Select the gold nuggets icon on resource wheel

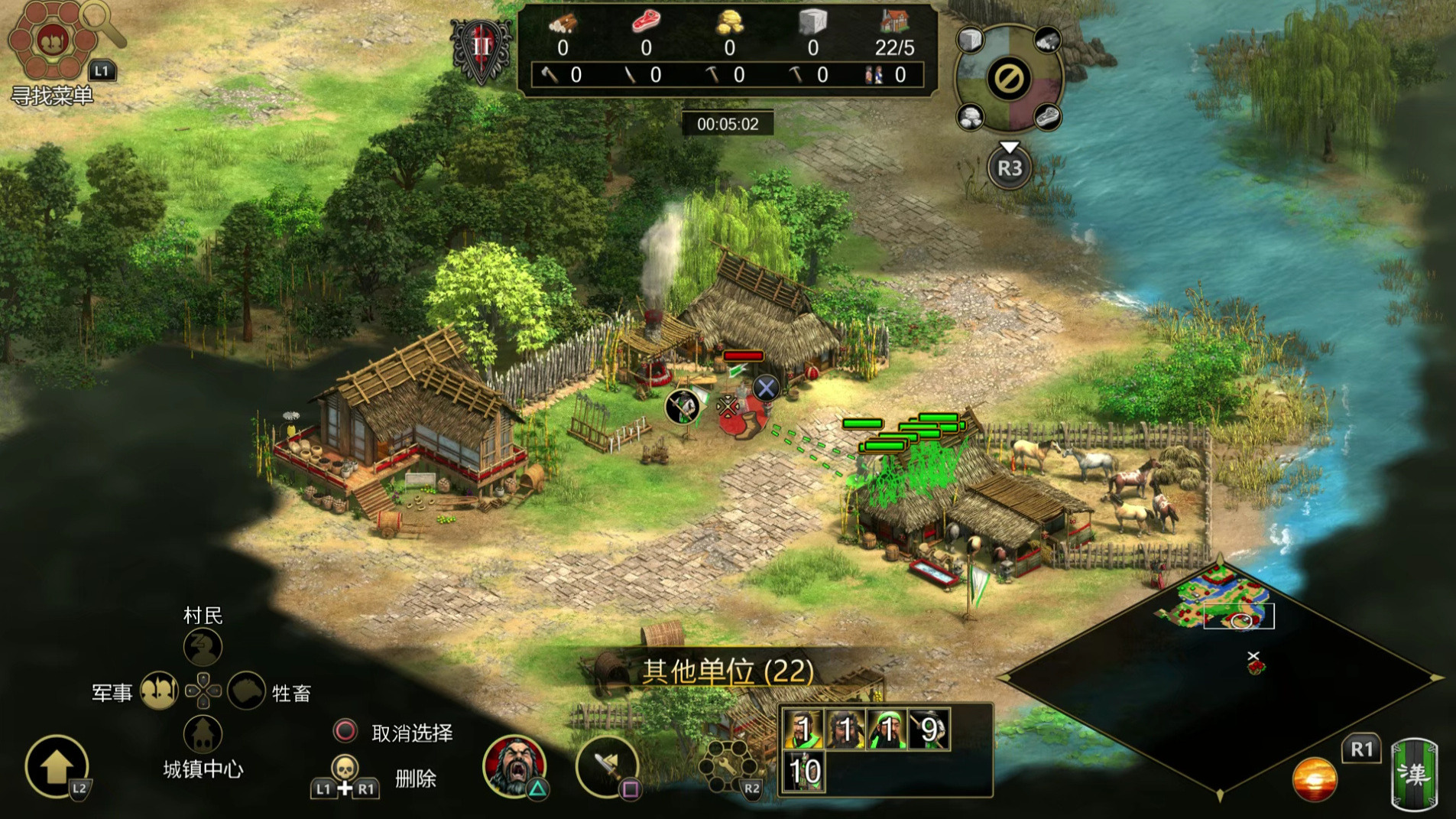point(971,118)
